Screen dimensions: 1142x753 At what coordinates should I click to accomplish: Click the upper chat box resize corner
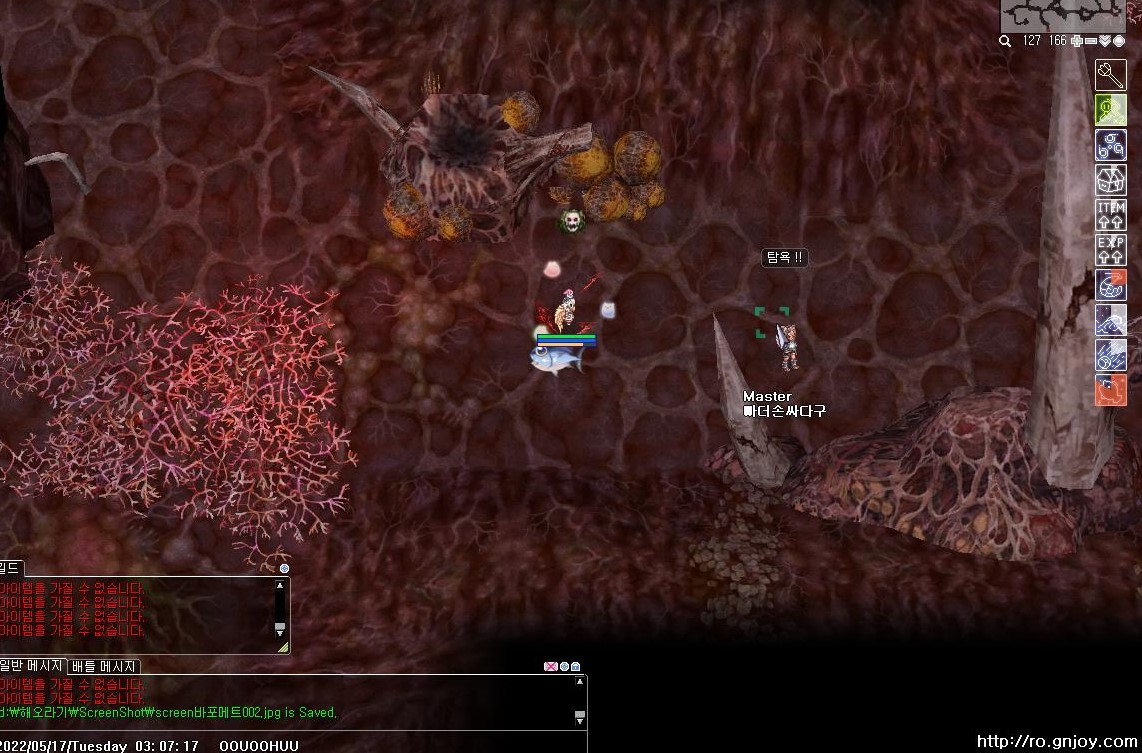pos(283,647)
